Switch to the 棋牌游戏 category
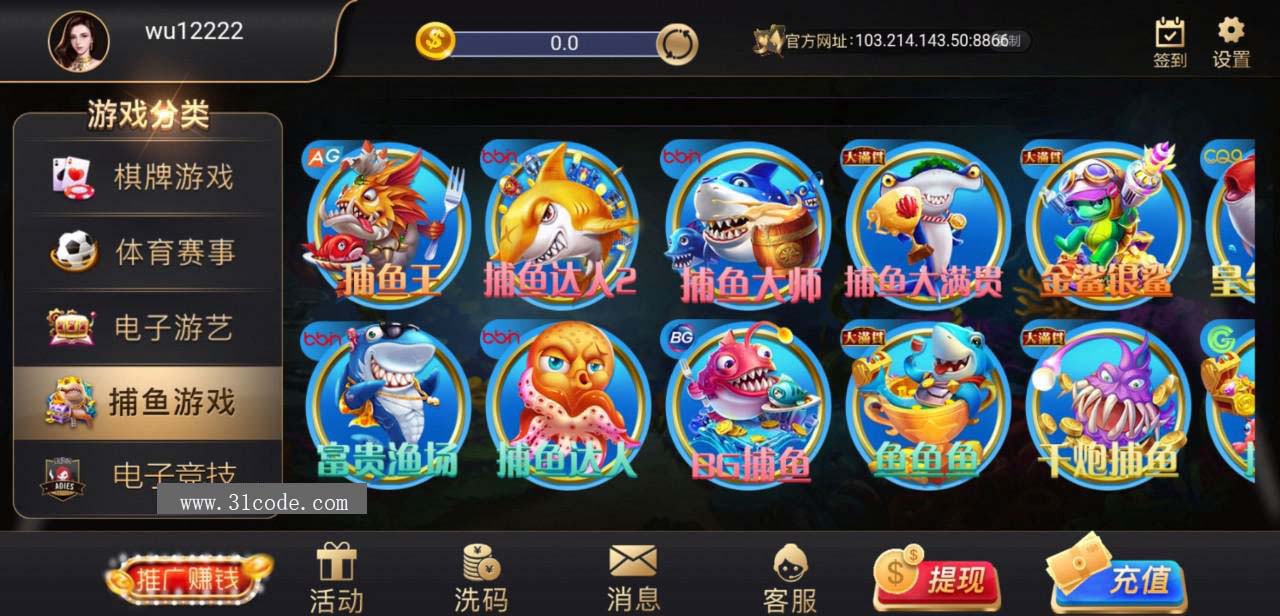 148,178
